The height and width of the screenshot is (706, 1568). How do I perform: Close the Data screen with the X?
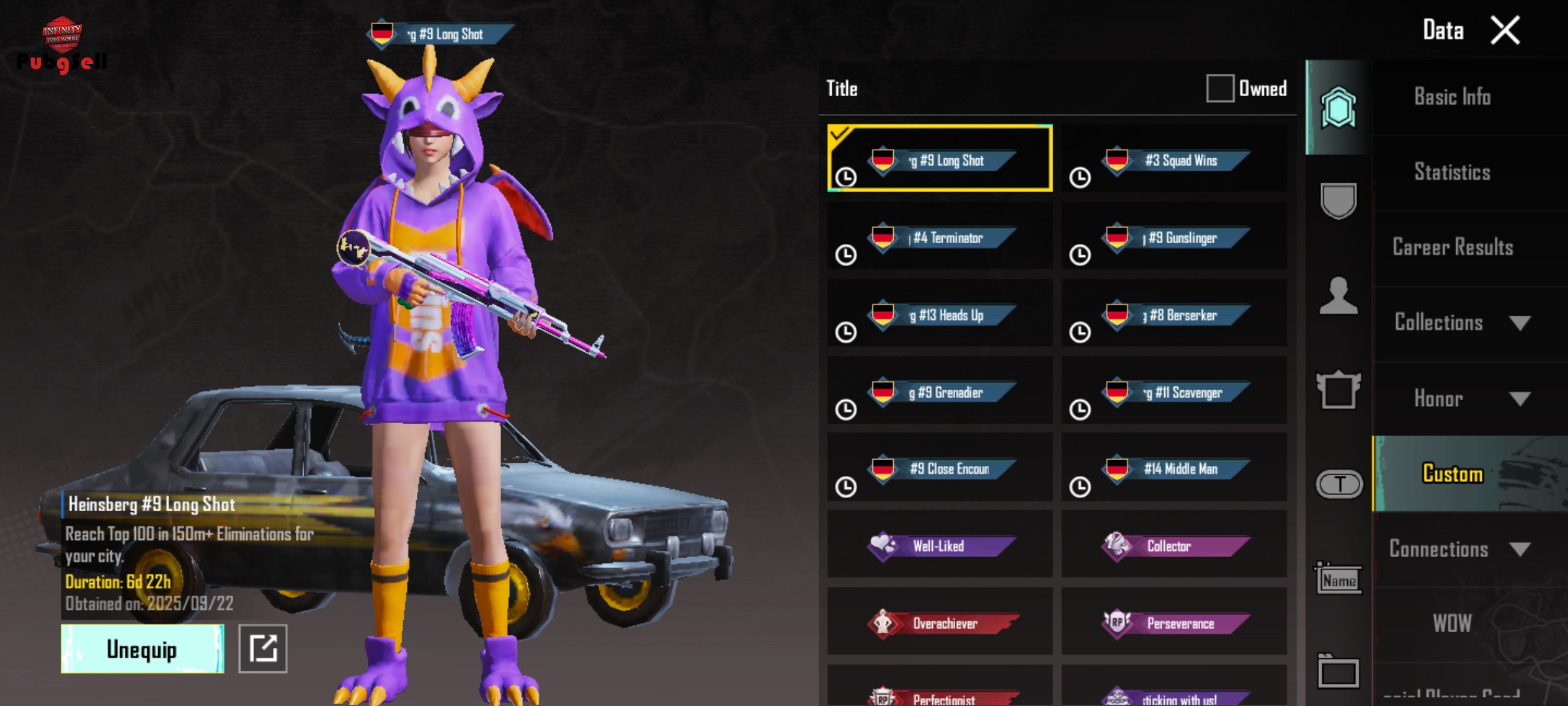[x=1505, y=31]
